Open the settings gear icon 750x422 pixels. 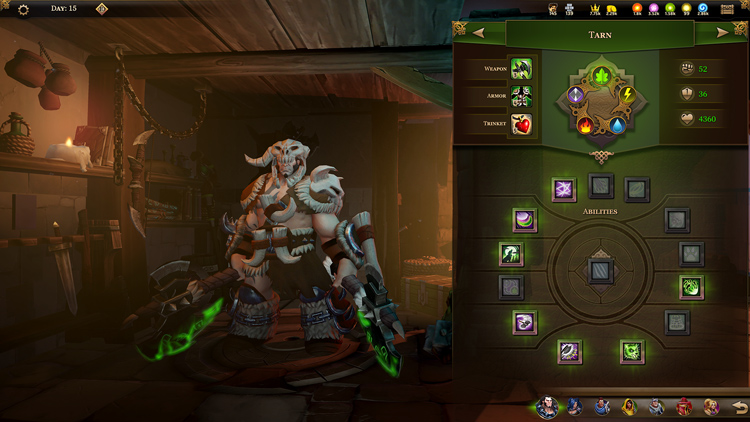coord(24,9)
